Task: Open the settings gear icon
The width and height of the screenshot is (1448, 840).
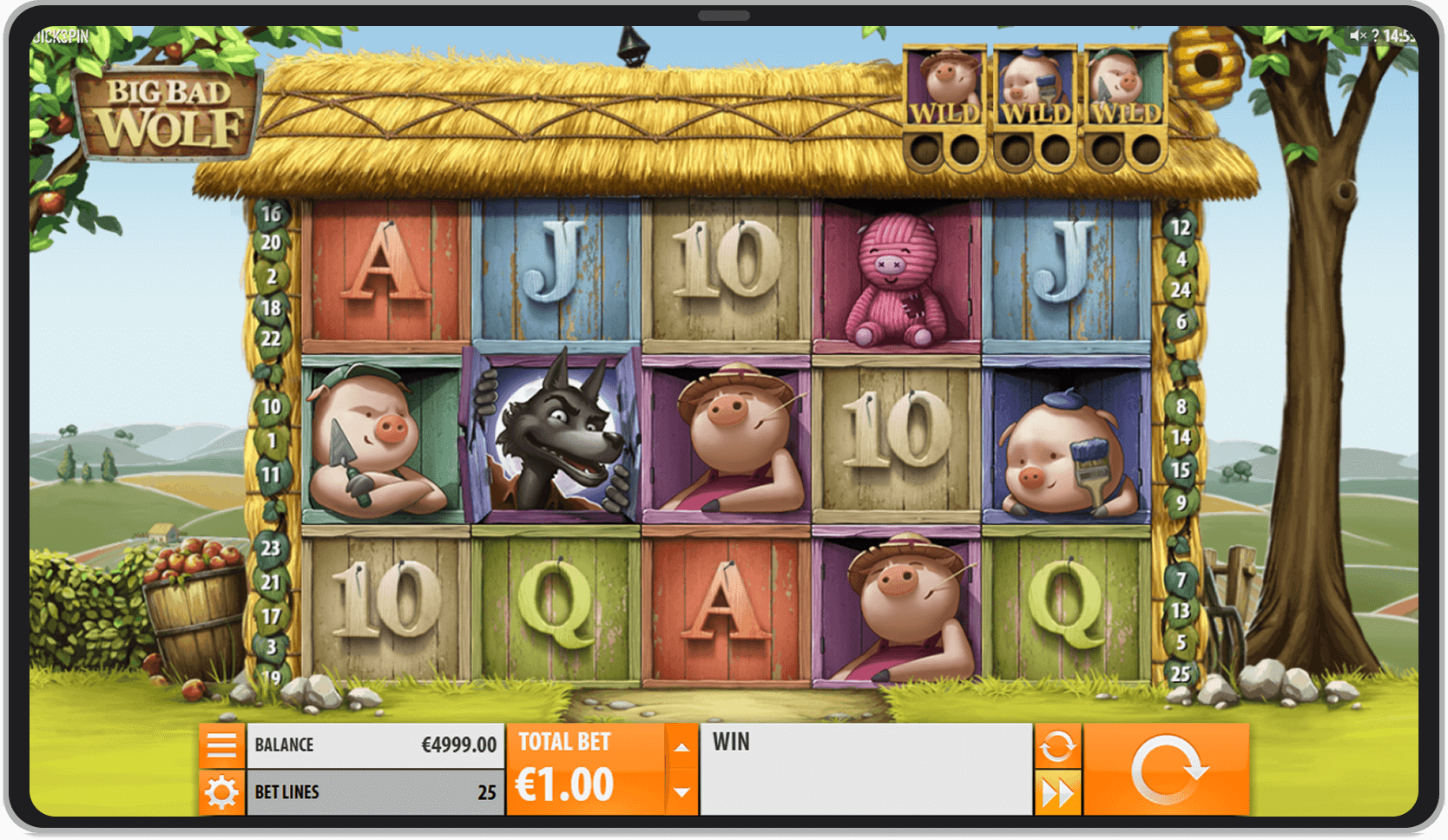Action: (223, 792)
